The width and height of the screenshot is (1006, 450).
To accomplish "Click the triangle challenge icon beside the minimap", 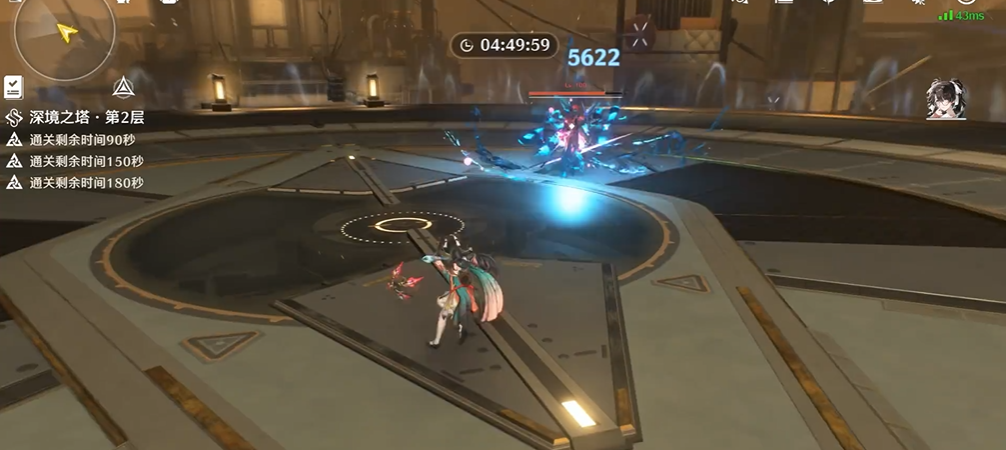I will click(x=124, y=87).
